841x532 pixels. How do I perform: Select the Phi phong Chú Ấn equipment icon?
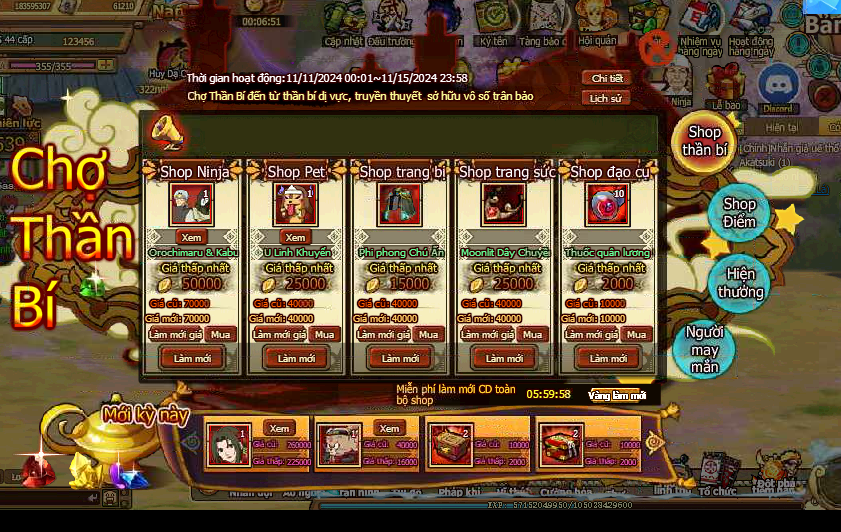[x=399, y=205]
